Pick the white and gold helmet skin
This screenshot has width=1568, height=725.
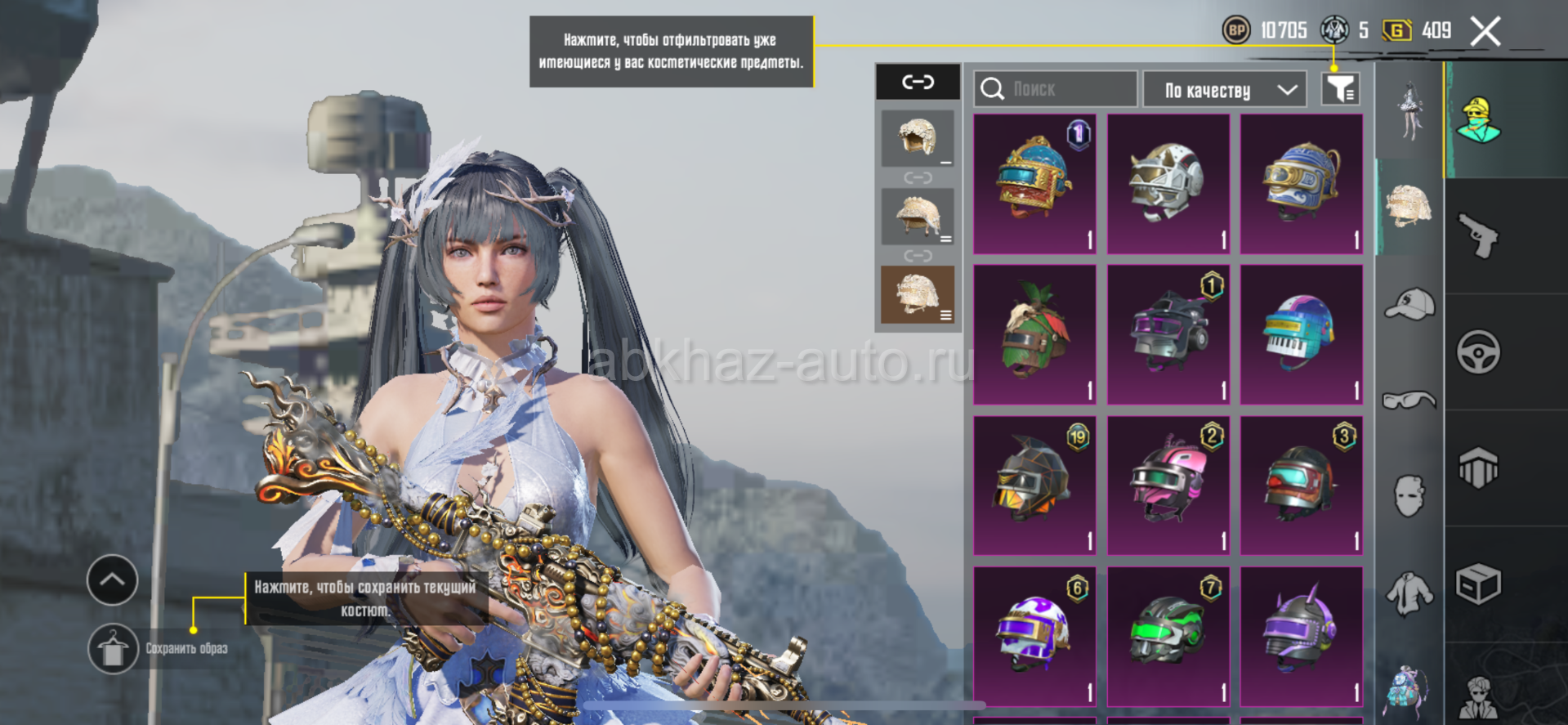1168,184
